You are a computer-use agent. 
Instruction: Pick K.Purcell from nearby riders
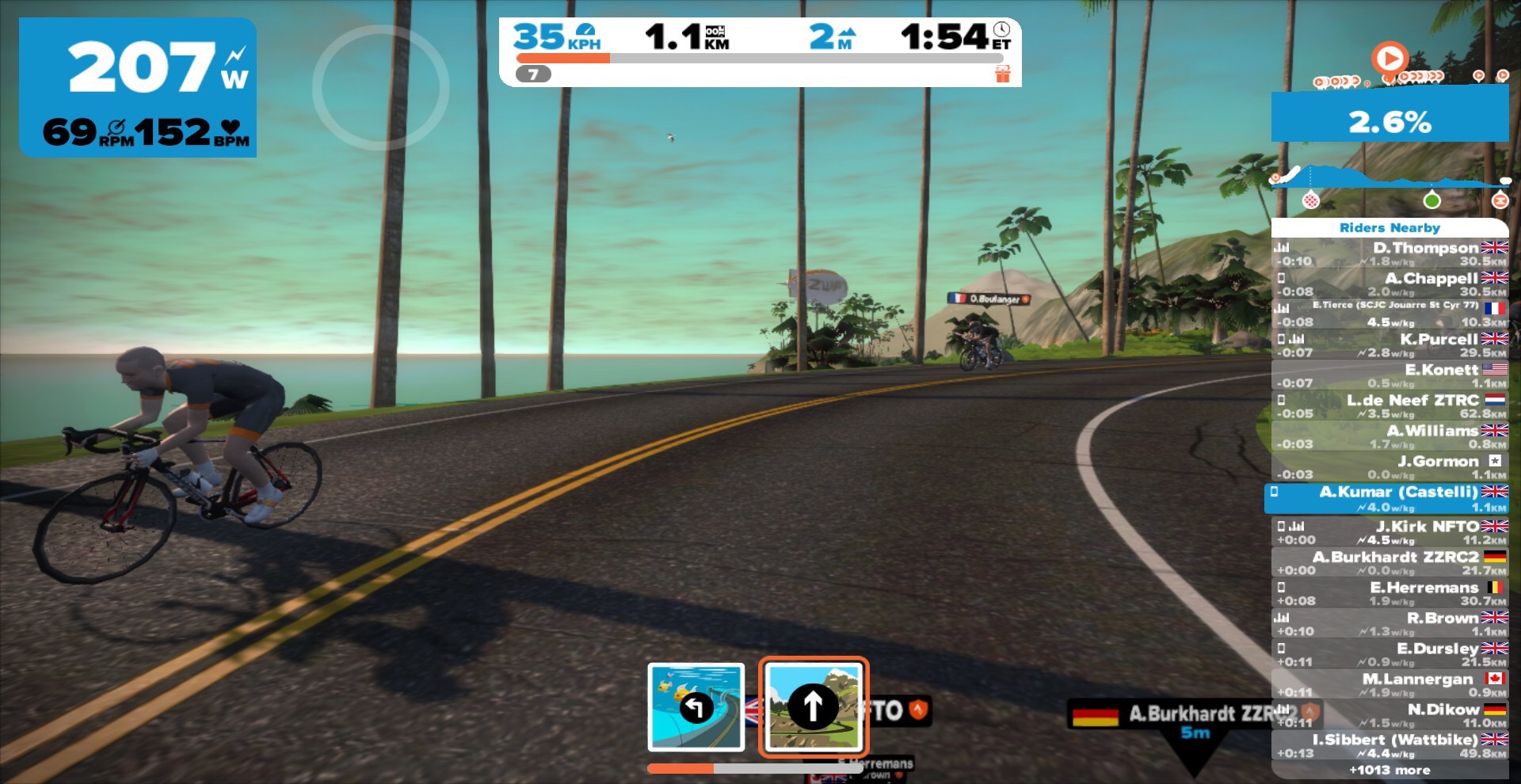[1389, 345]
